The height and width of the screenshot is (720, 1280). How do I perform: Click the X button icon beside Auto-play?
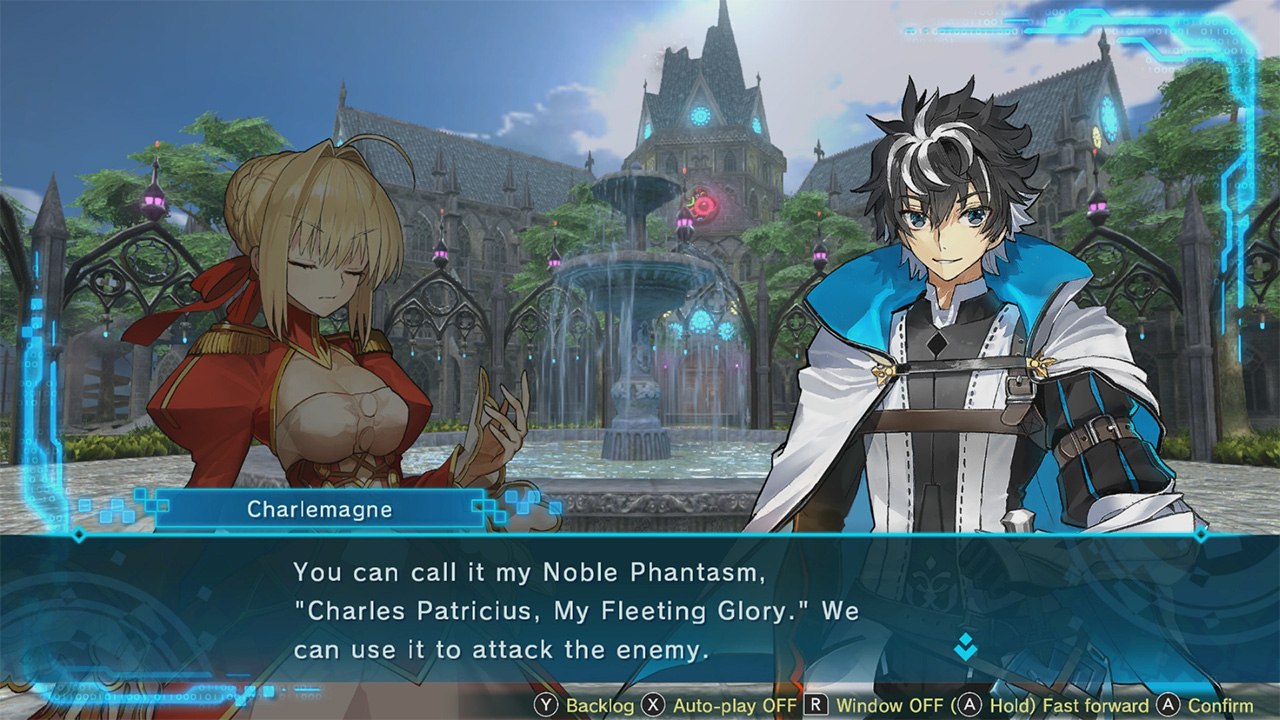click(x=653, y=705)
